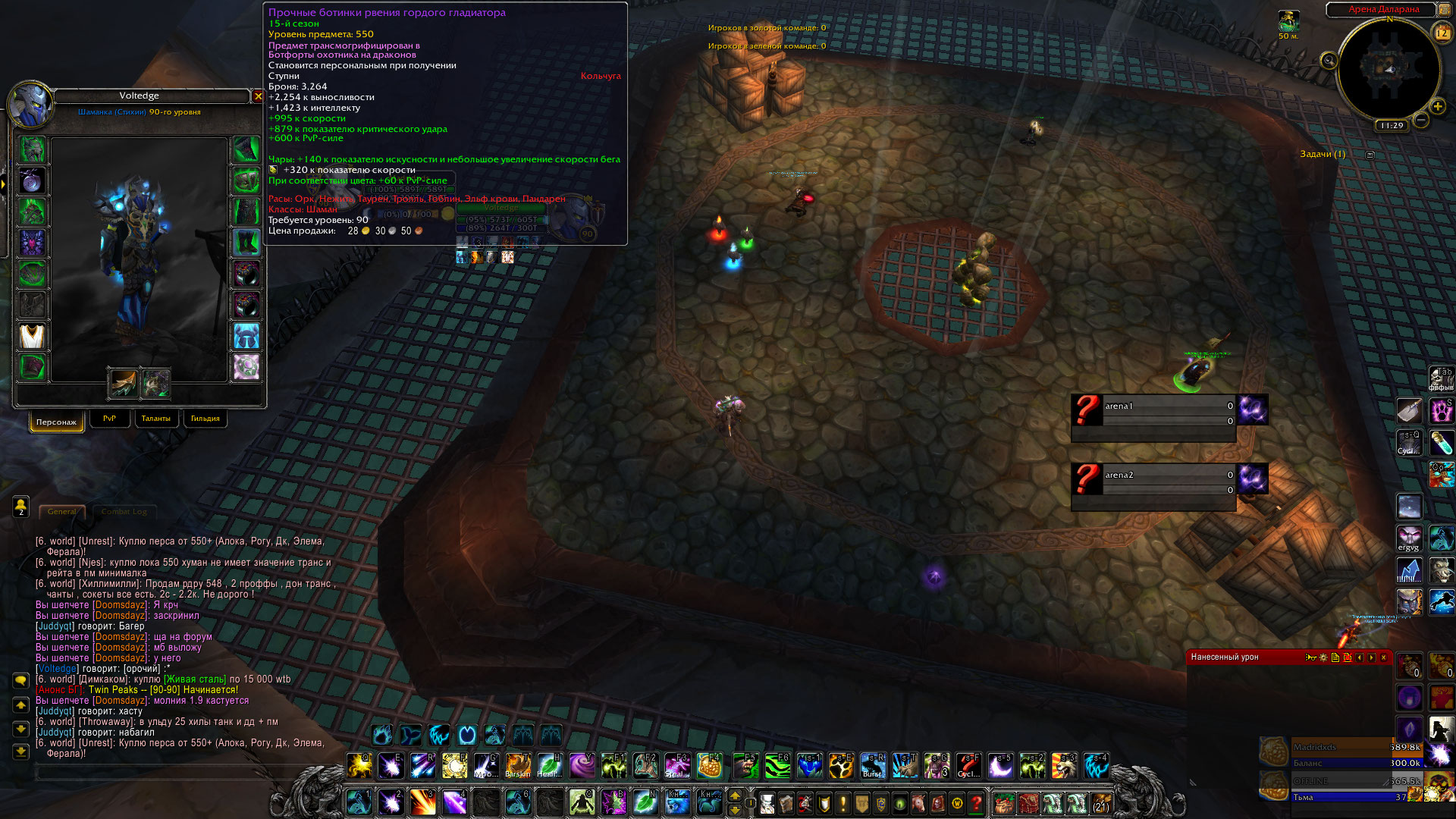Show the Гильдия tab
Screen dimensions: 1456x819
pos(205,419)
